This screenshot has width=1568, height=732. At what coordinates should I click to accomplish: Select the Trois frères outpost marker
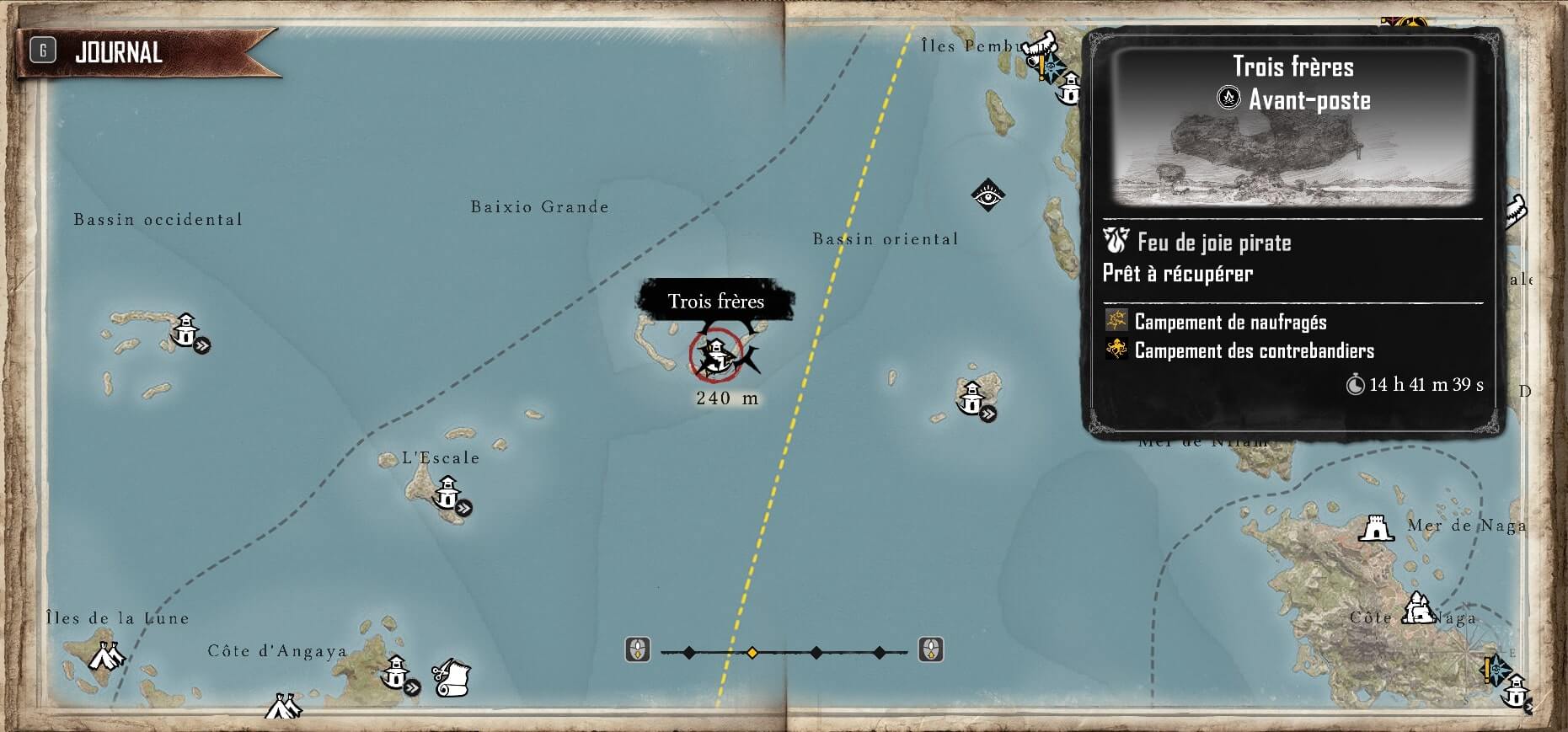pyautogui.click(x=716, y=355)
